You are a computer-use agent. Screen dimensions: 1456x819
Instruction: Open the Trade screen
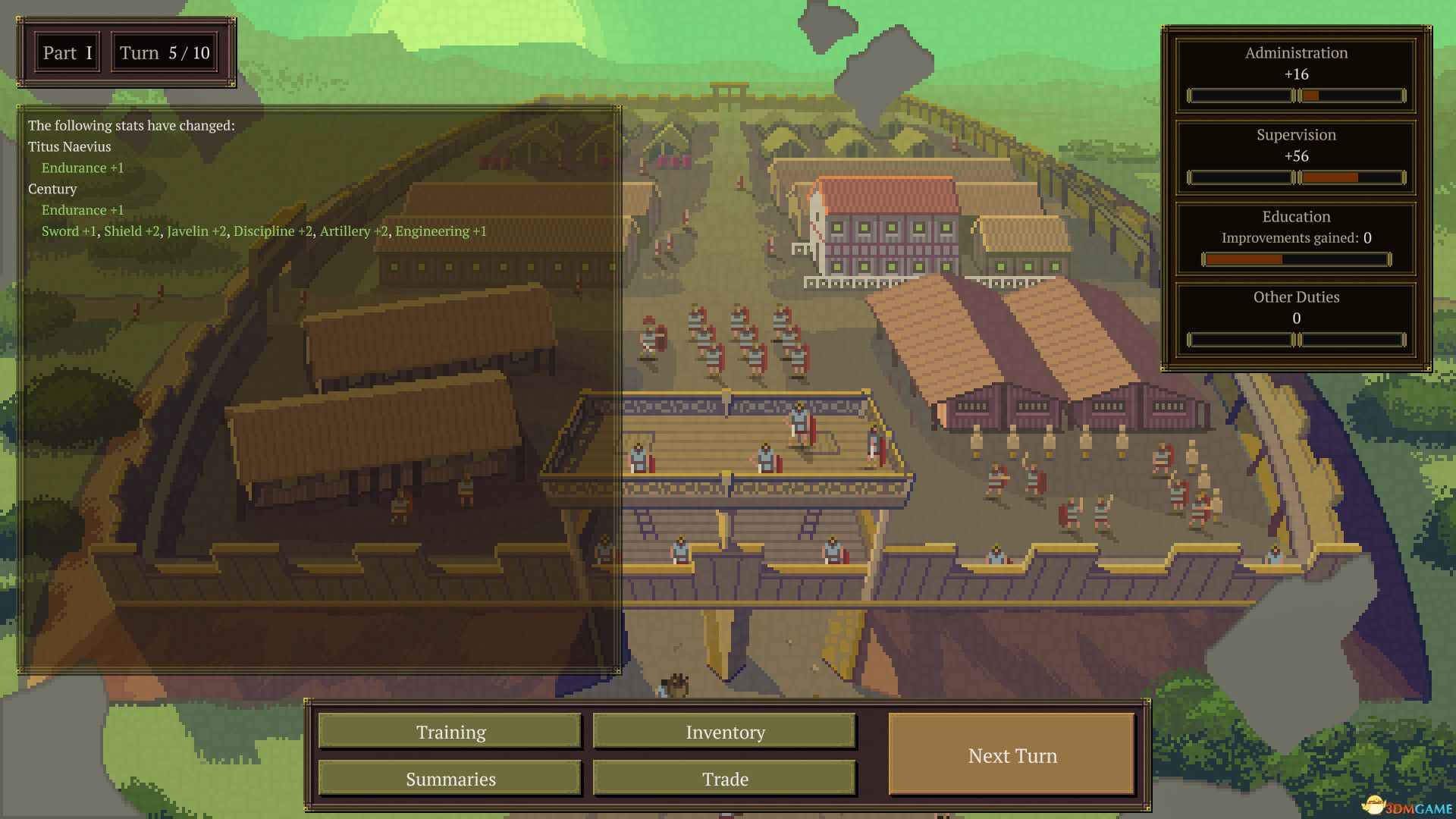tap(724, 778)
